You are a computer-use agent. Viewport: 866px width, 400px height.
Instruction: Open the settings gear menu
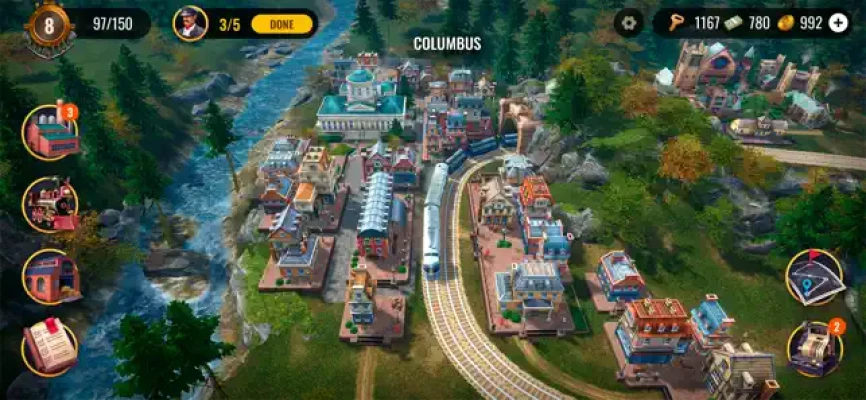pyautogui.click(x=629, y=22)
